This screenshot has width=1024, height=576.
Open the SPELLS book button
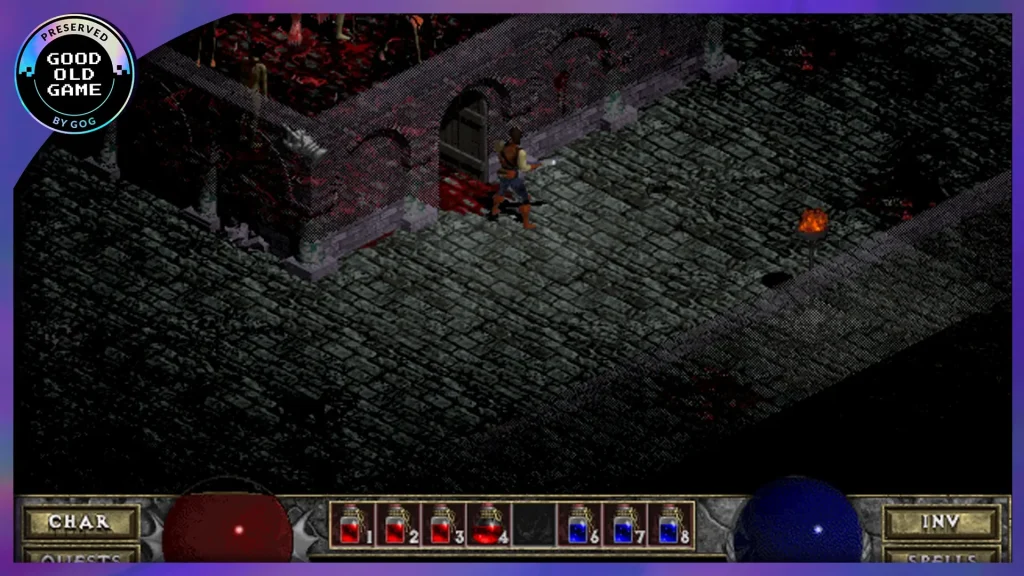pyautogui.click(x=942, y=556)
